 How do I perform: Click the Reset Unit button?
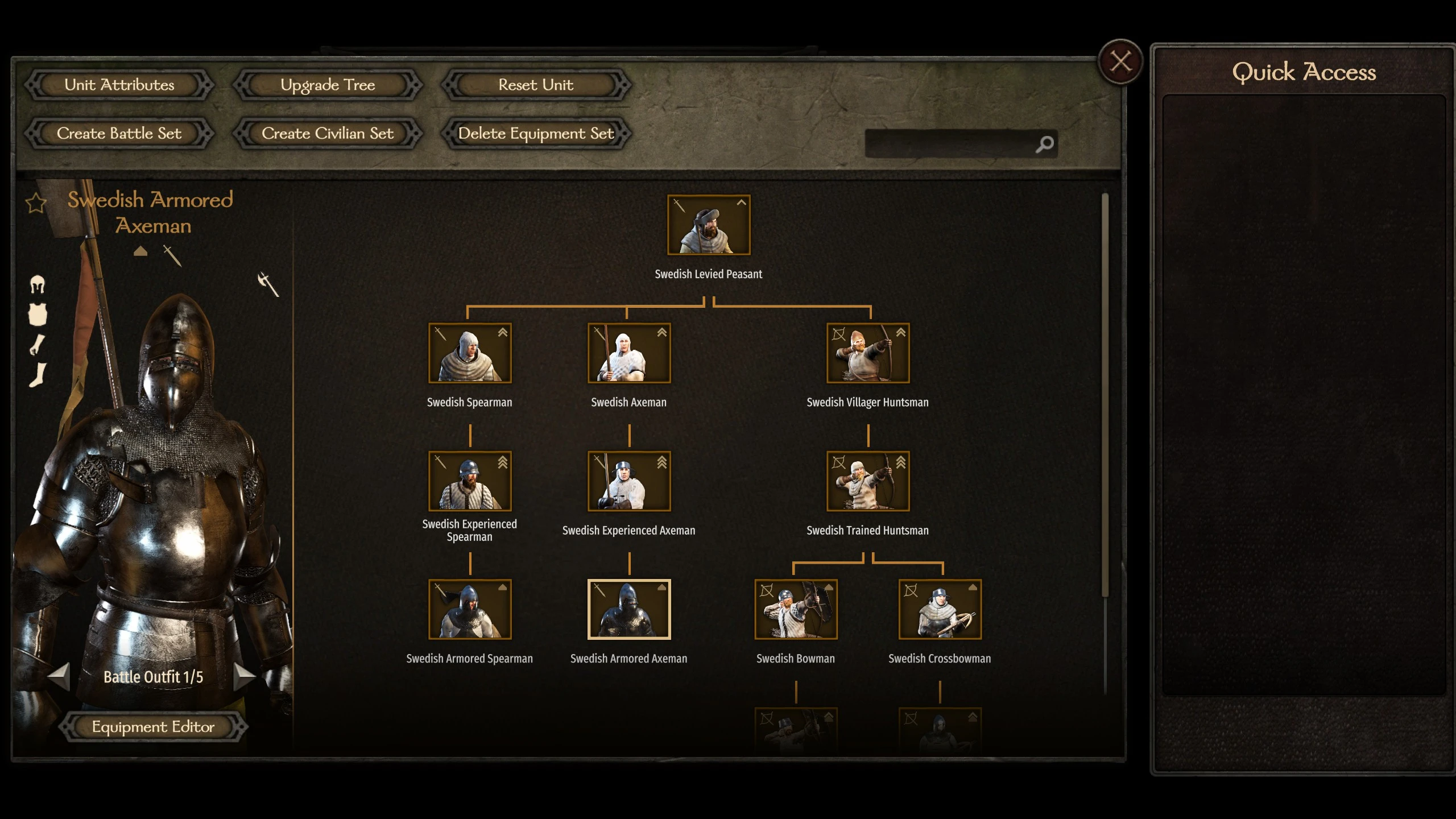[x=536, y=85]
